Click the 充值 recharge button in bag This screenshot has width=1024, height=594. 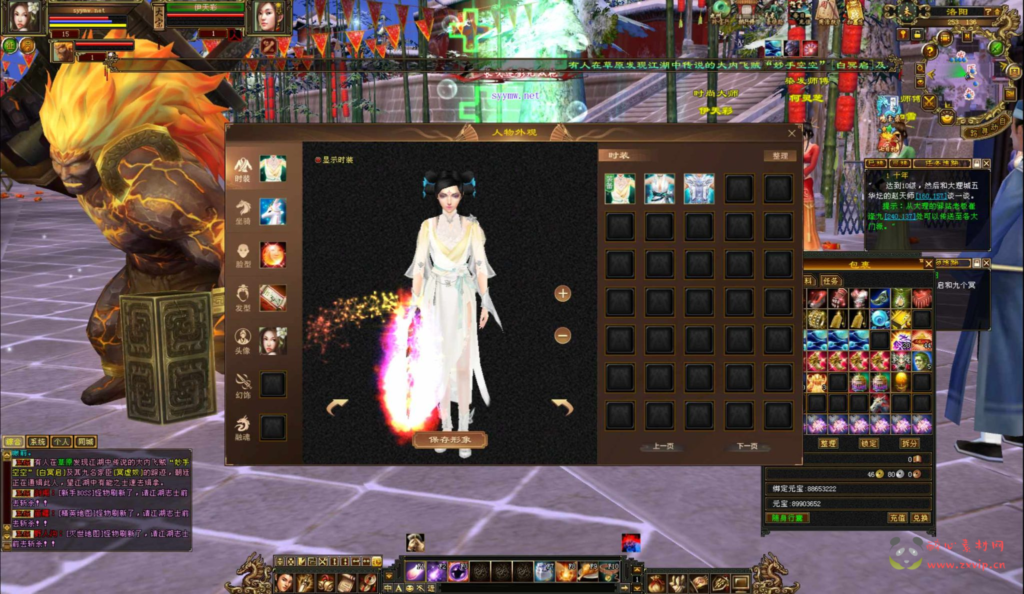tap(897, 517)
